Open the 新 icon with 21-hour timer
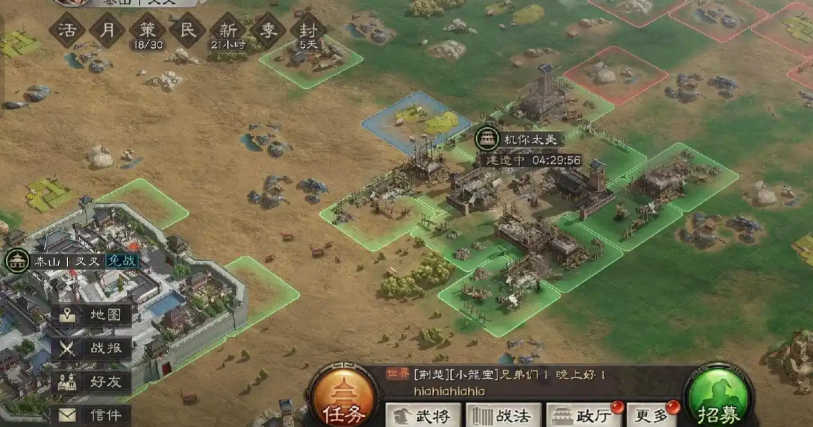 226,30
